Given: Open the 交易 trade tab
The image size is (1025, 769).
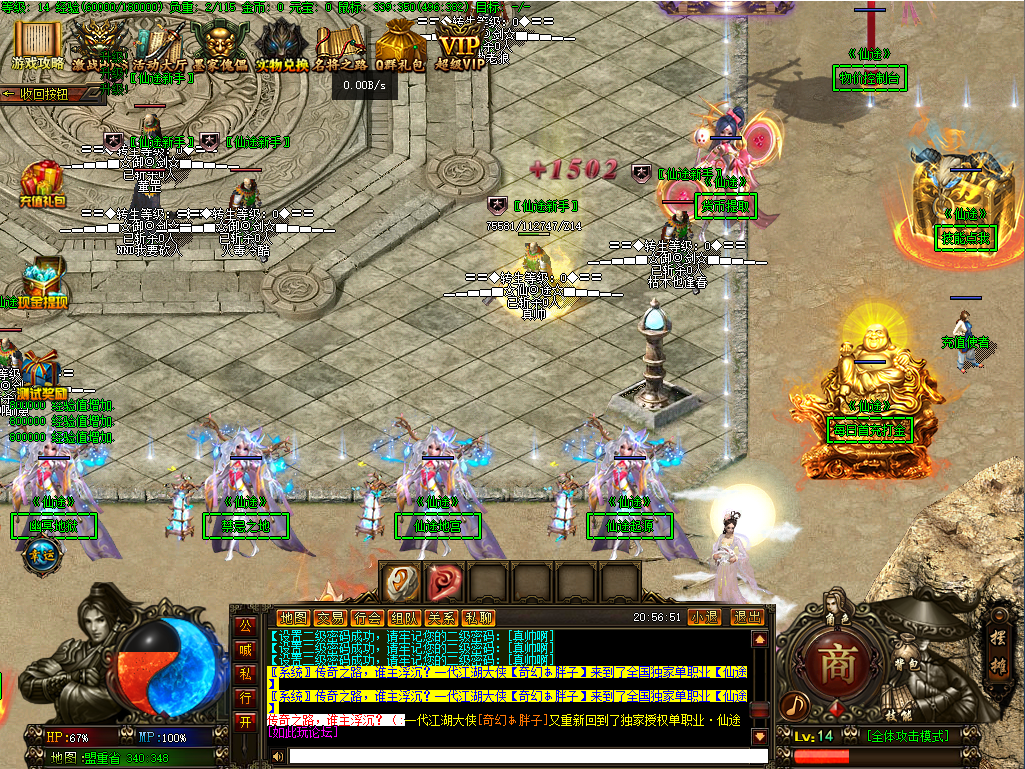Looking at the screenshot, I should click(x=330, y=618).
